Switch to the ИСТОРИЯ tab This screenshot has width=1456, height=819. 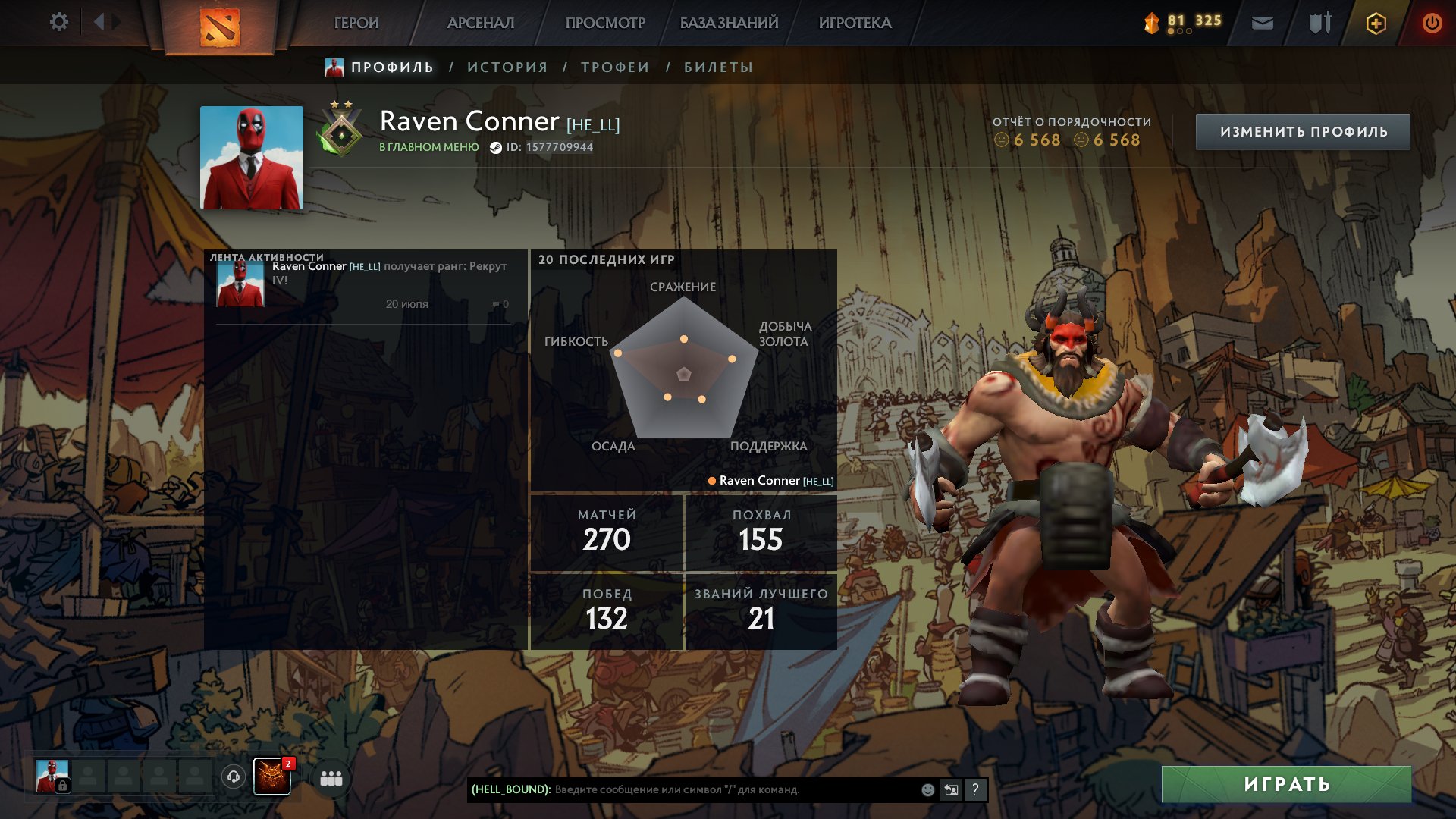(x=507, y=67)
